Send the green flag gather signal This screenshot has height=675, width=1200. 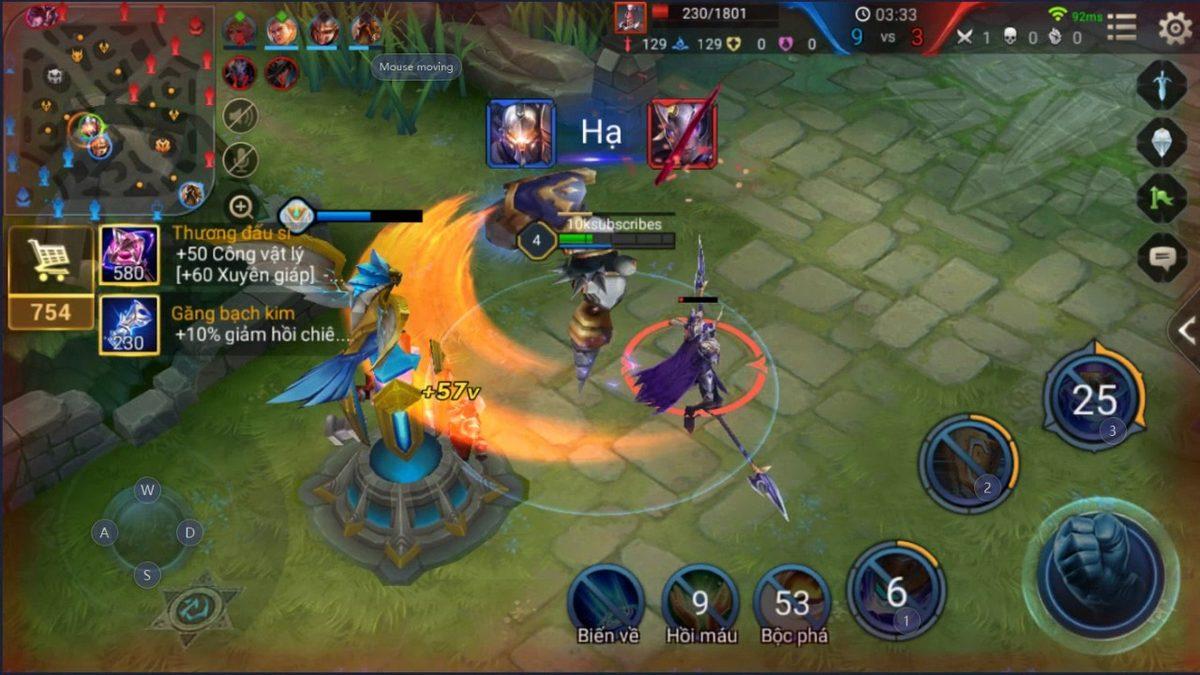click(x=1161, y=199)
